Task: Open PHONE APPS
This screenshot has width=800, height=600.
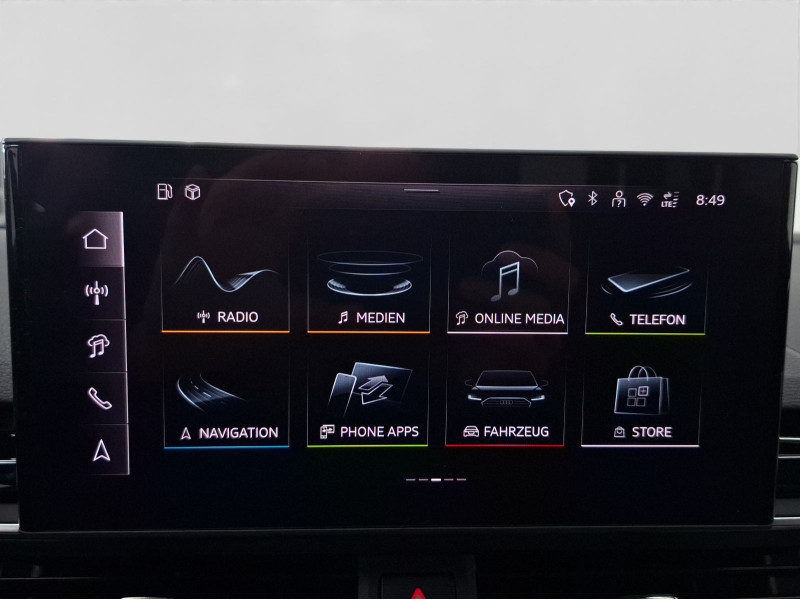Action: (x=368, y=400)
